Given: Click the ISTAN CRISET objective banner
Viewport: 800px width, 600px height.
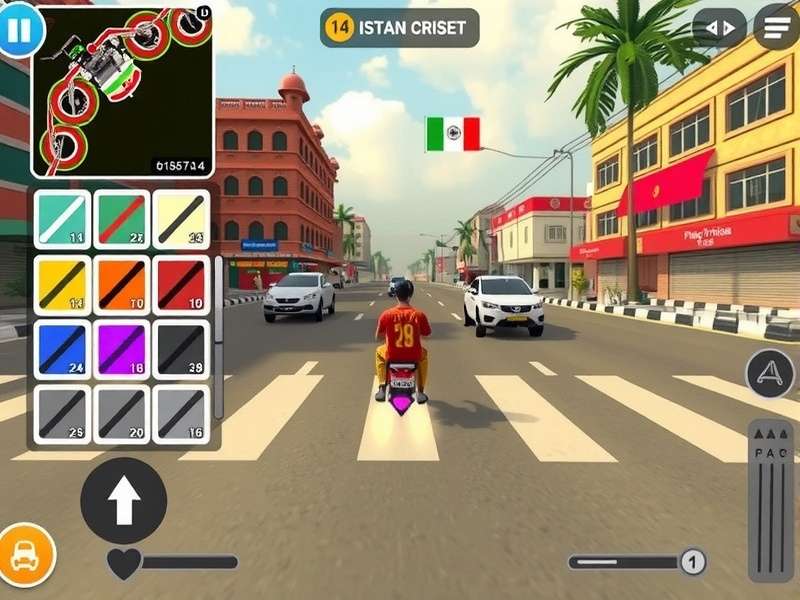Looking at the screenshot, I should [x=399, y=28].
